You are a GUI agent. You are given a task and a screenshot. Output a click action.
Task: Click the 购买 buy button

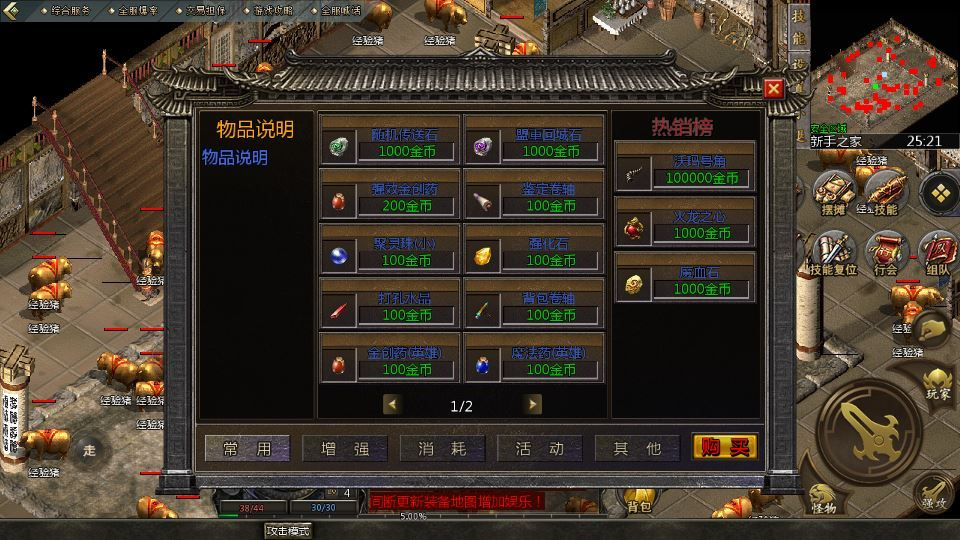pos(725,447)
